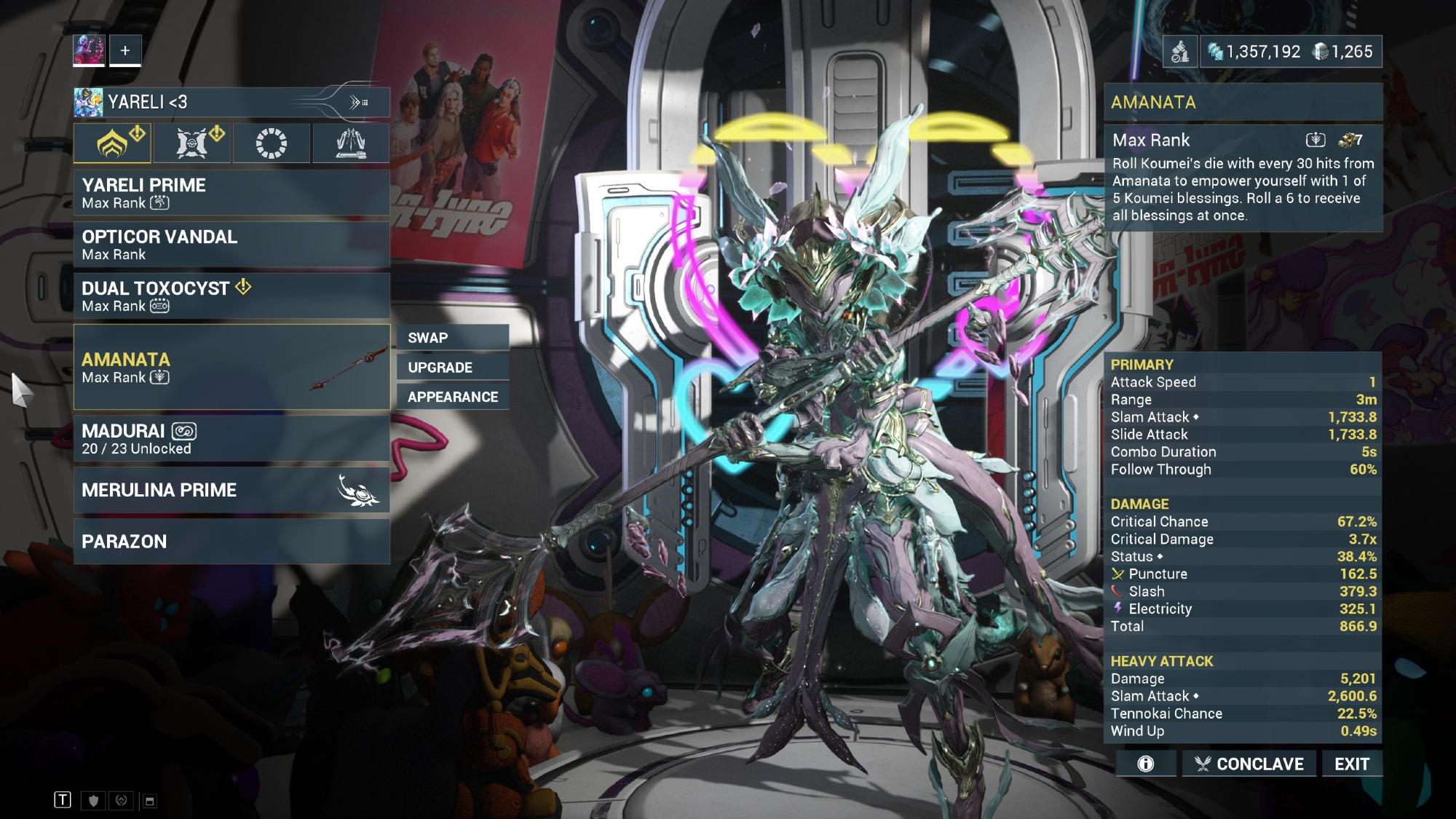
Task: Open the gear wheel tab
Action: click(x=272, y=143)
